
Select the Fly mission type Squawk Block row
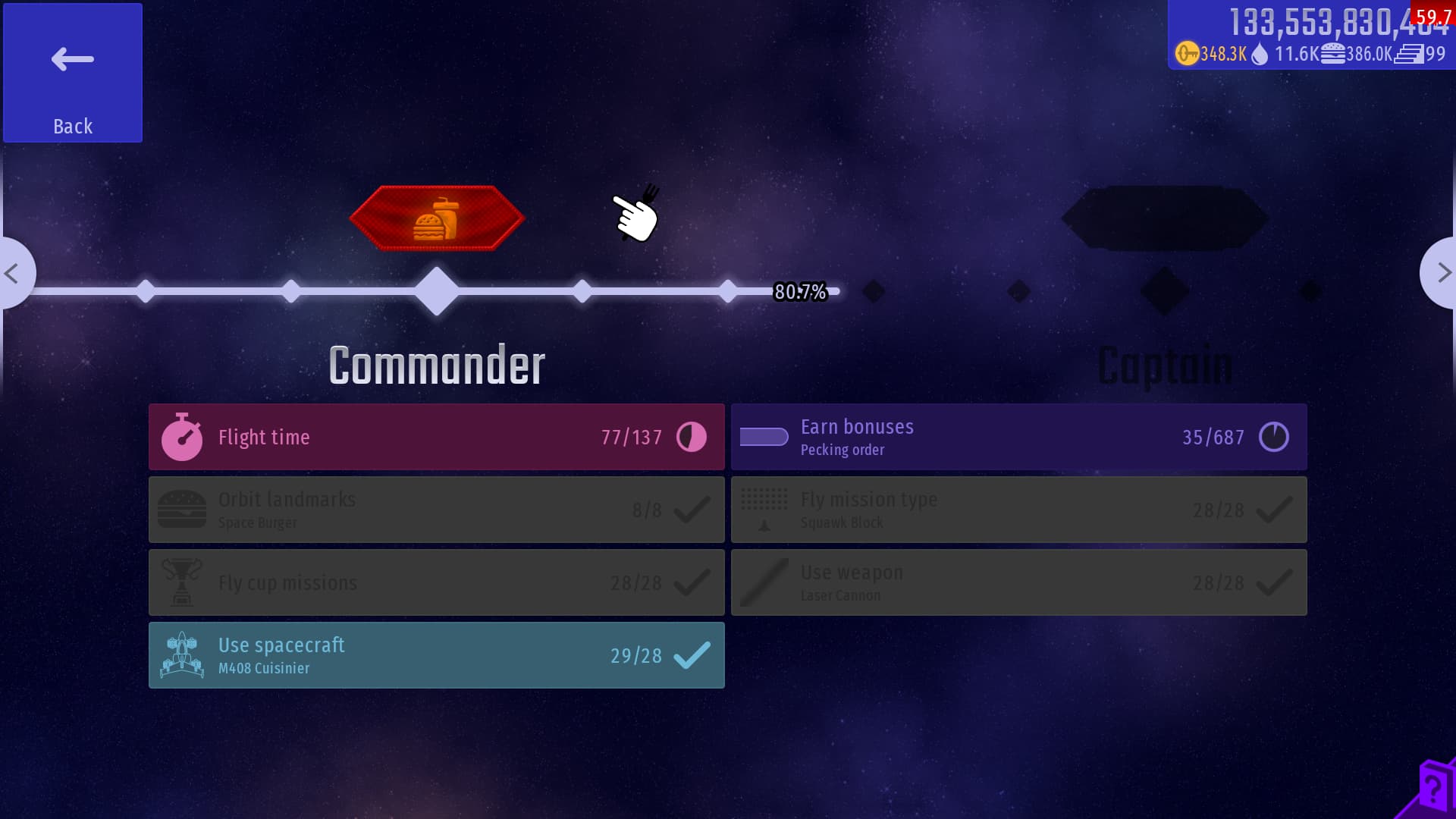(x=1018, y=510)
